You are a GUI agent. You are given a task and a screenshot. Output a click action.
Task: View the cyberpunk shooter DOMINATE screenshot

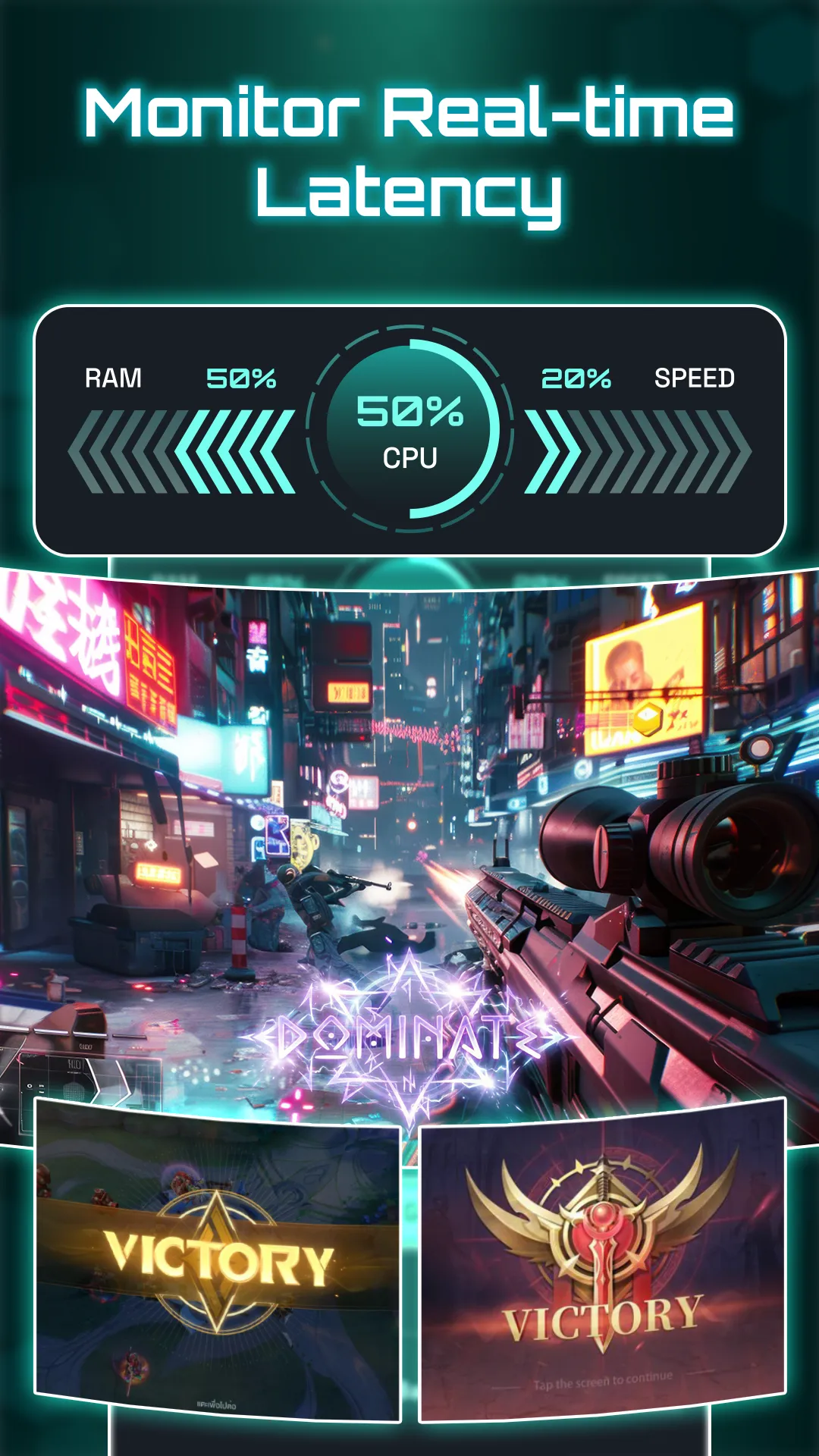(x=409, y=834)
